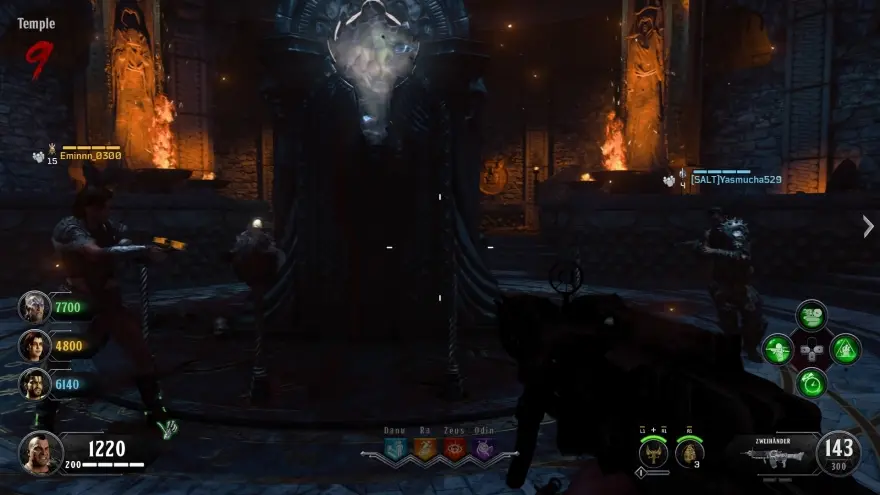Image resolution: width=880 pixels, height=495 pixels.
Task: Click the teammate portrait with 6140 points
Action: (34, 383)
